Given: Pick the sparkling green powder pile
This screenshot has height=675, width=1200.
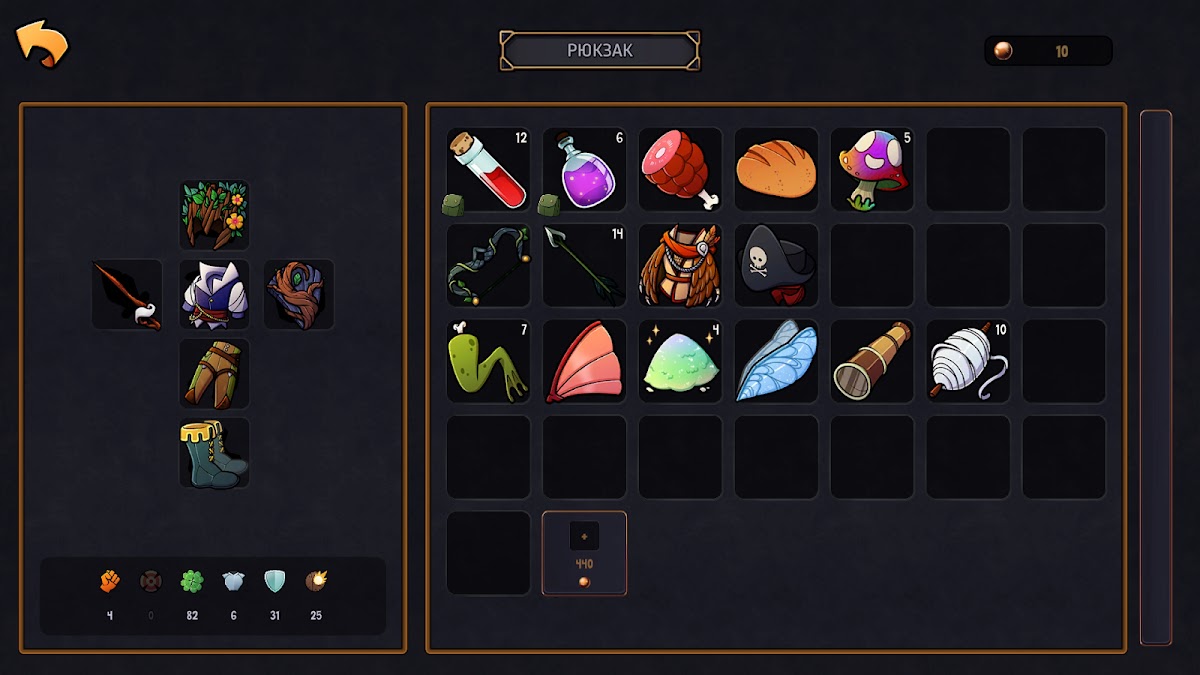Looking at the screenshot, I should click(680, 361).
